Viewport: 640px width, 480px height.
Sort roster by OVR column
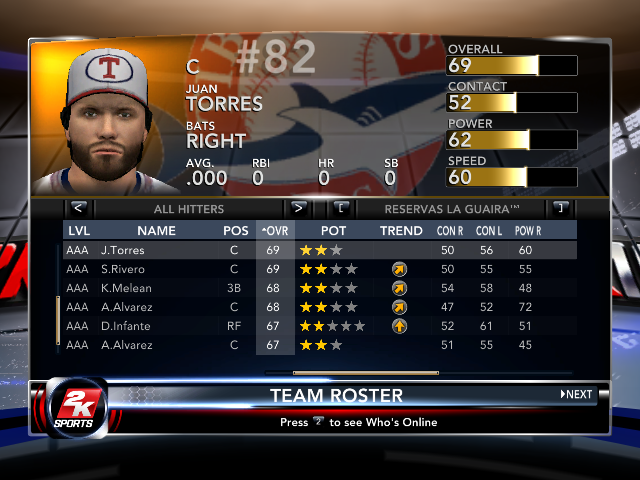274,231
